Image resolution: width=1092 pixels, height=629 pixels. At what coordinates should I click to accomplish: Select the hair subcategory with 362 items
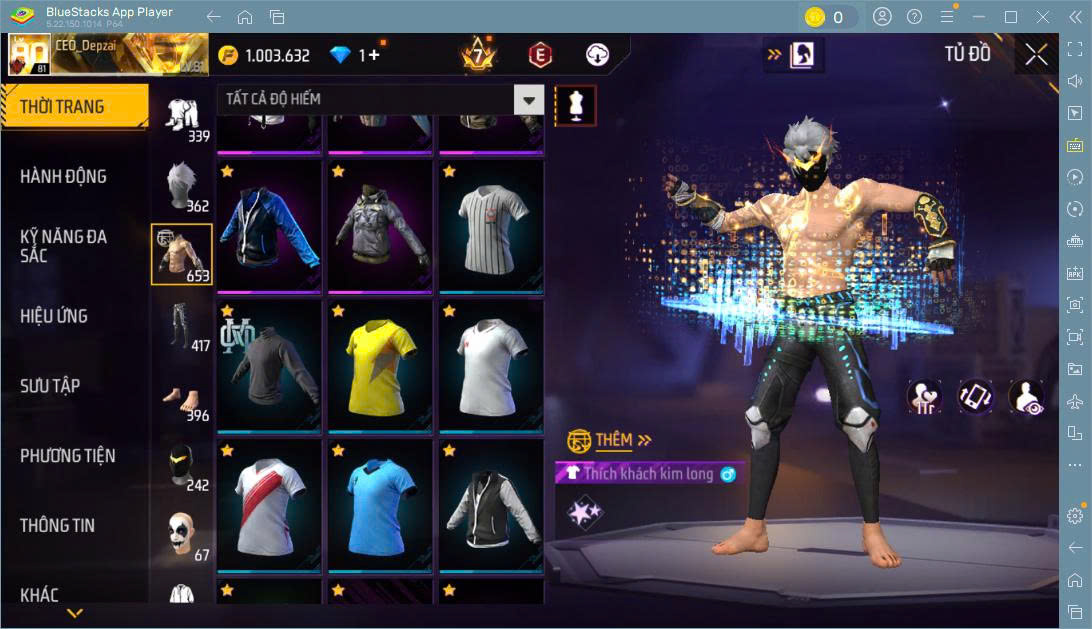coord(182,186)
